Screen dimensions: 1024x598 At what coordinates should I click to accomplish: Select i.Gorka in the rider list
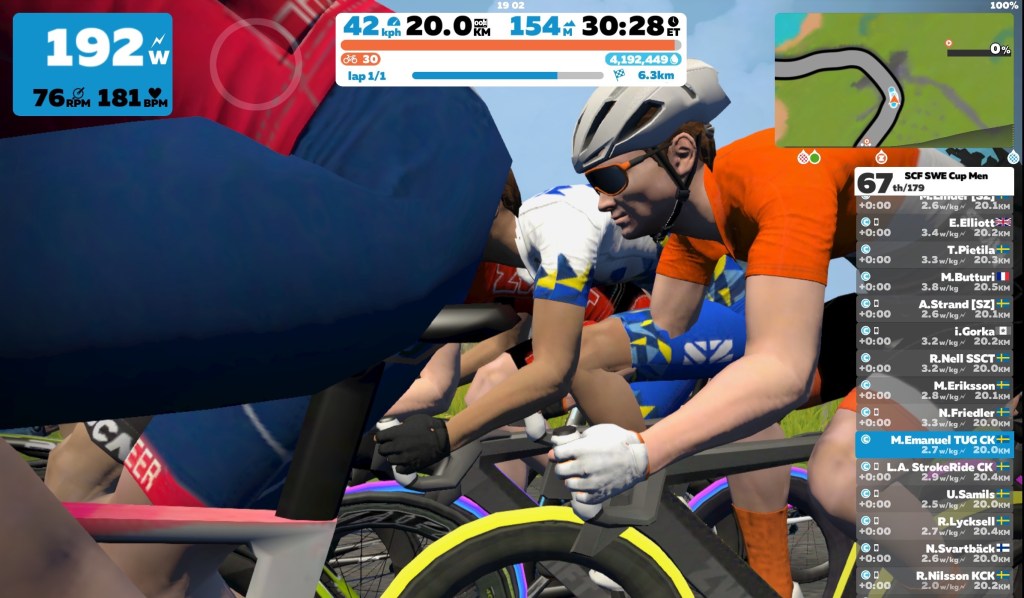pyautogui.click(x=934, y=336)
